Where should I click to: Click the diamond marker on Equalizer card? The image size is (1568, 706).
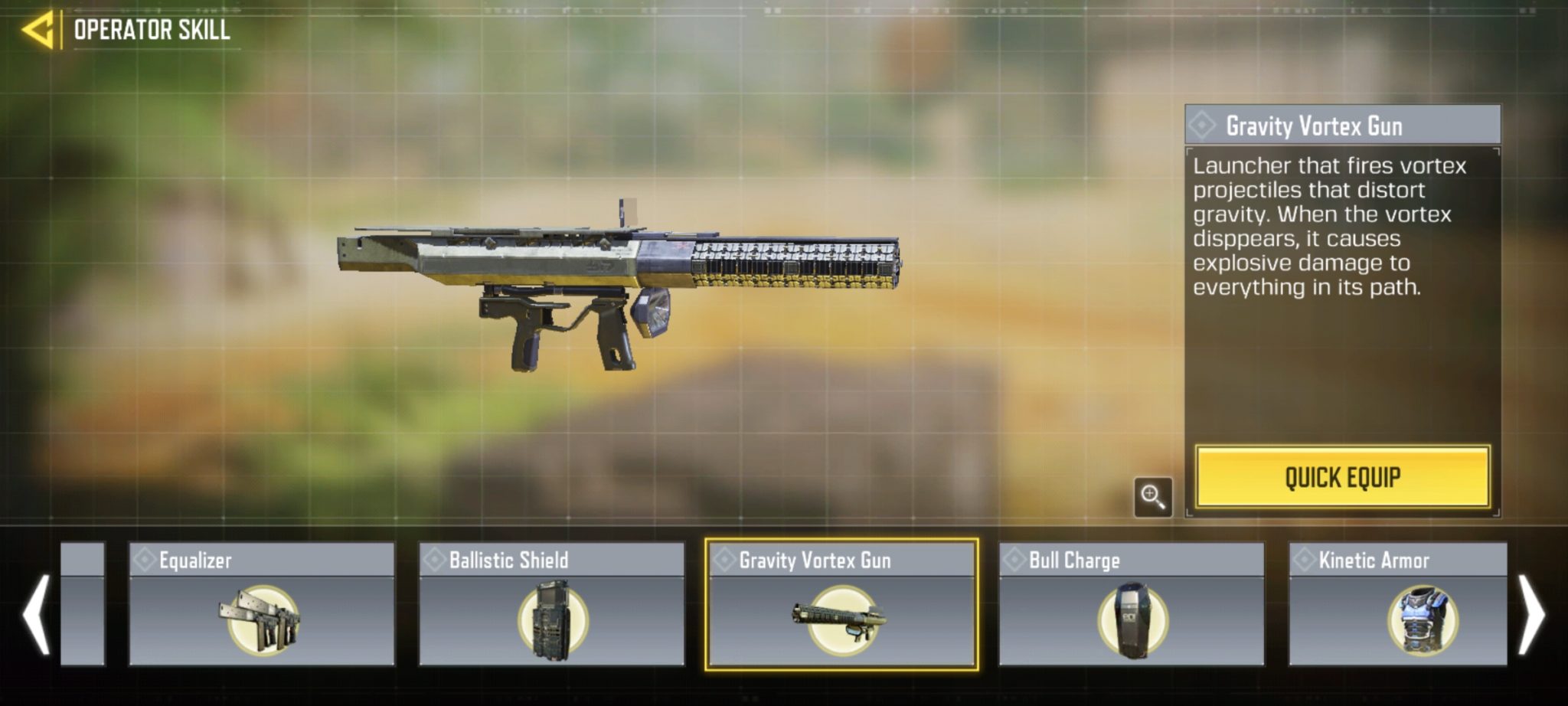pos(145,561)
